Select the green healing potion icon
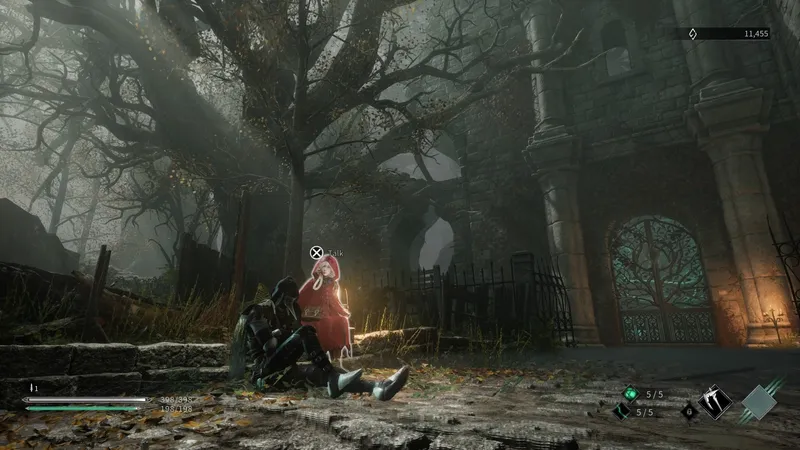Image resolution: width=800 pixels, height=450 pixels. (x=629, y=394)
